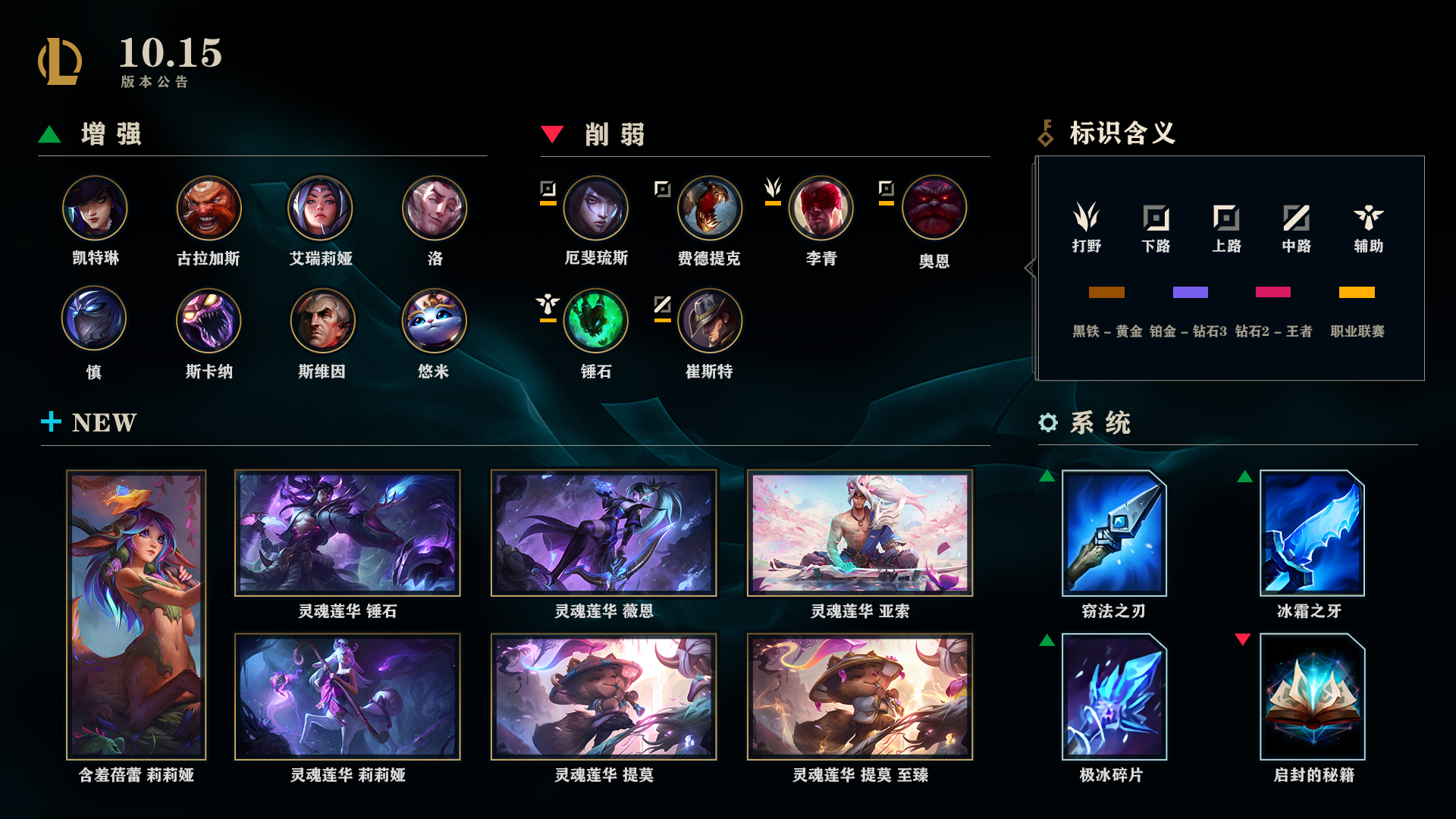Viewport: 1456px width, 819px height.
Task: Toggle the green buff arrow beside 冰霜之牙
Action: [x=1244, y=476]
